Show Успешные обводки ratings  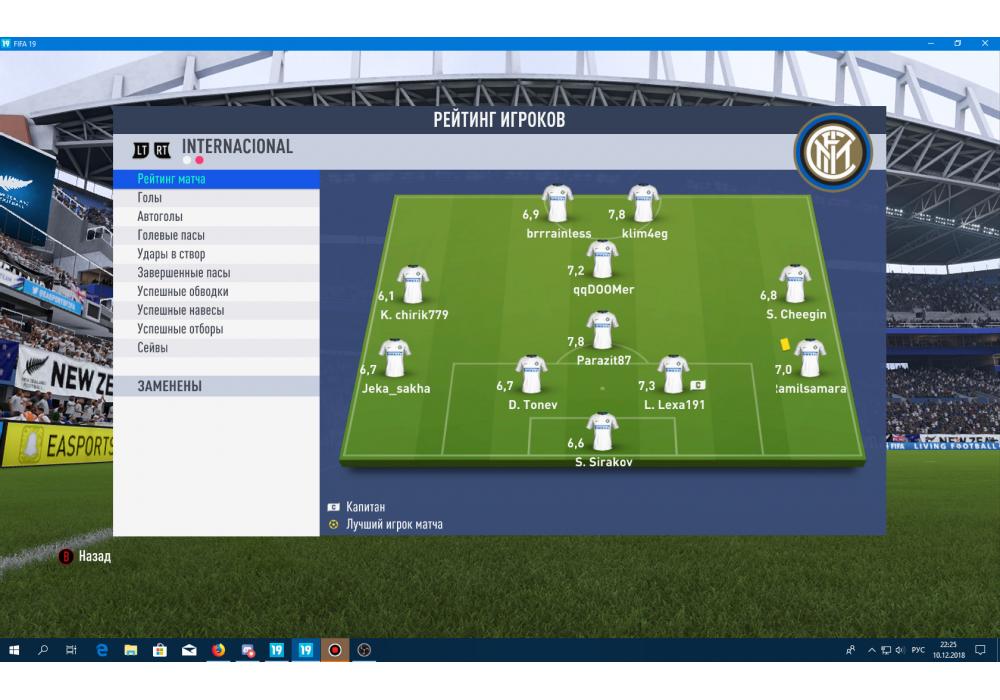click(183, 292)
